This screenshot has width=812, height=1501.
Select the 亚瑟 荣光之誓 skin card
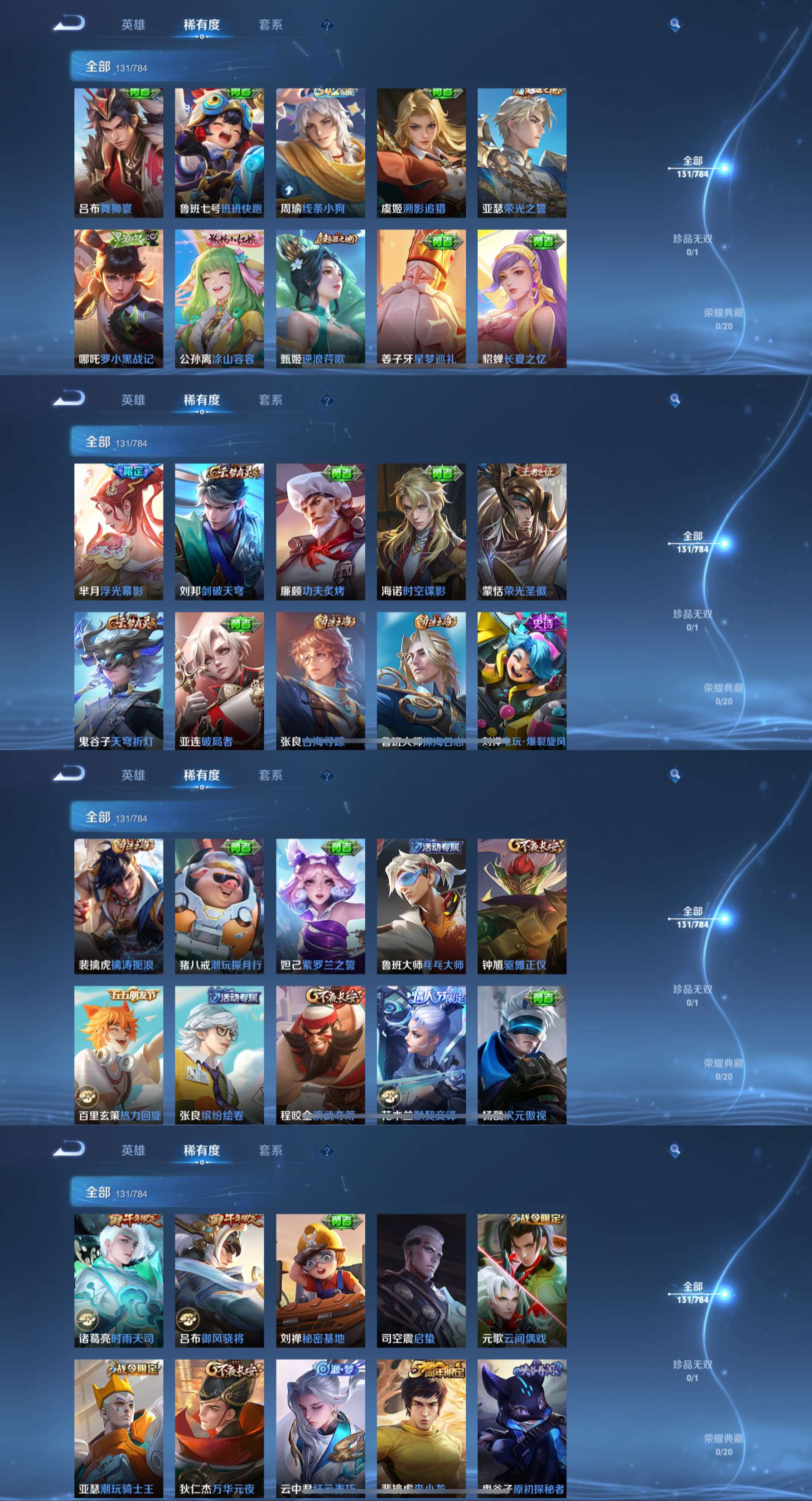(522, 153)
